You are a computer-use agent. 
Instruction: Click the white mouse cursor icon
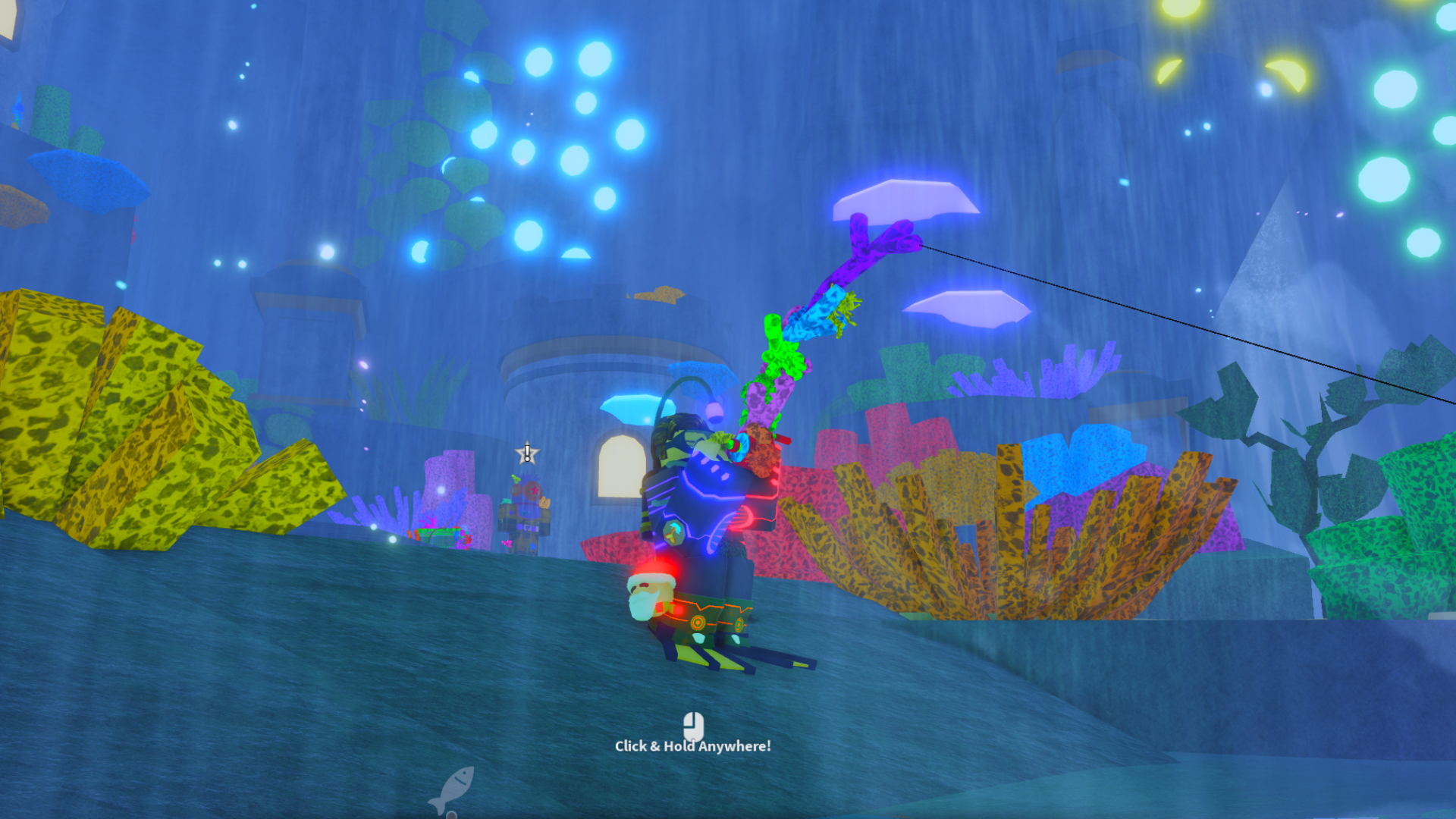[x=692, y=724]
